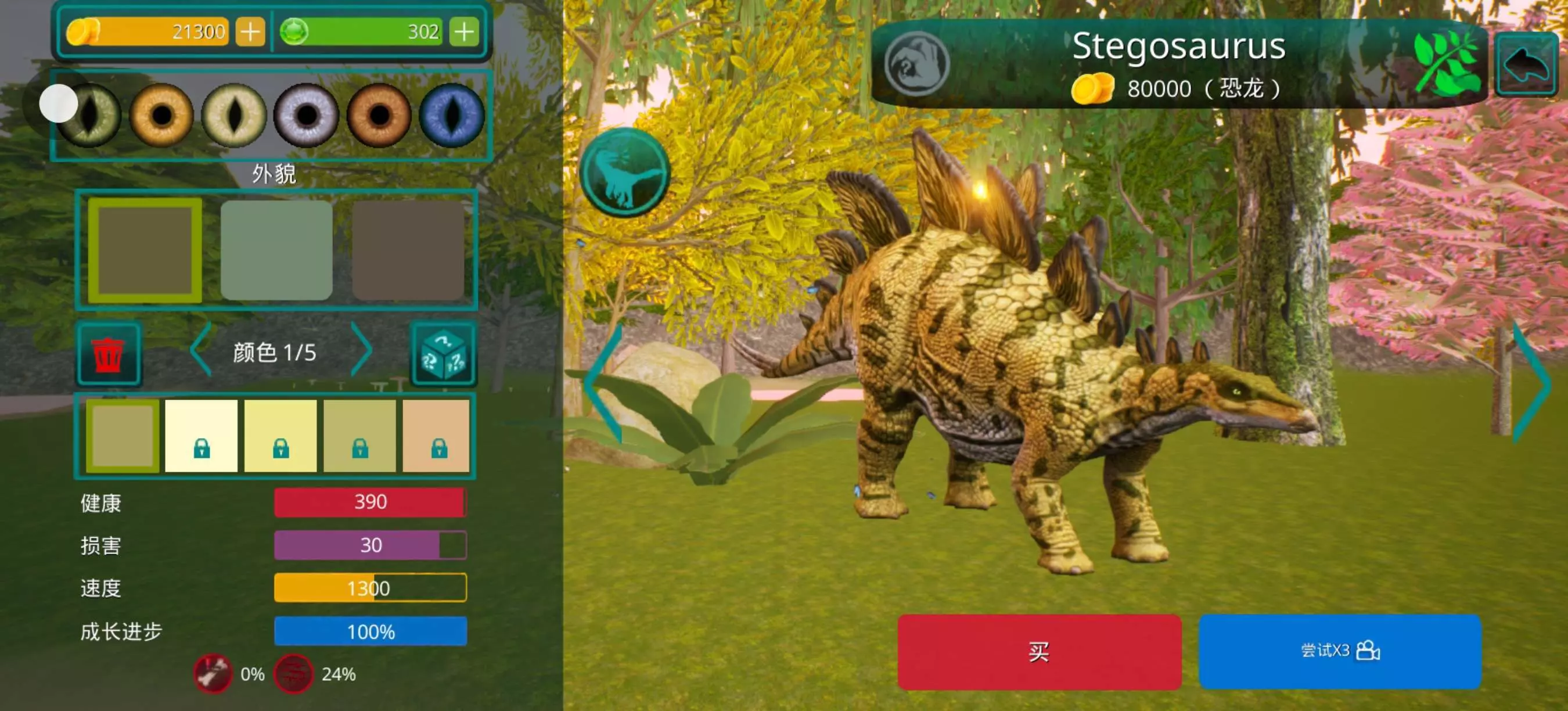The width and height of the screenshot is (1568, 711).
Task: Go back using the return arrow button
Action: click(1526, 64)
